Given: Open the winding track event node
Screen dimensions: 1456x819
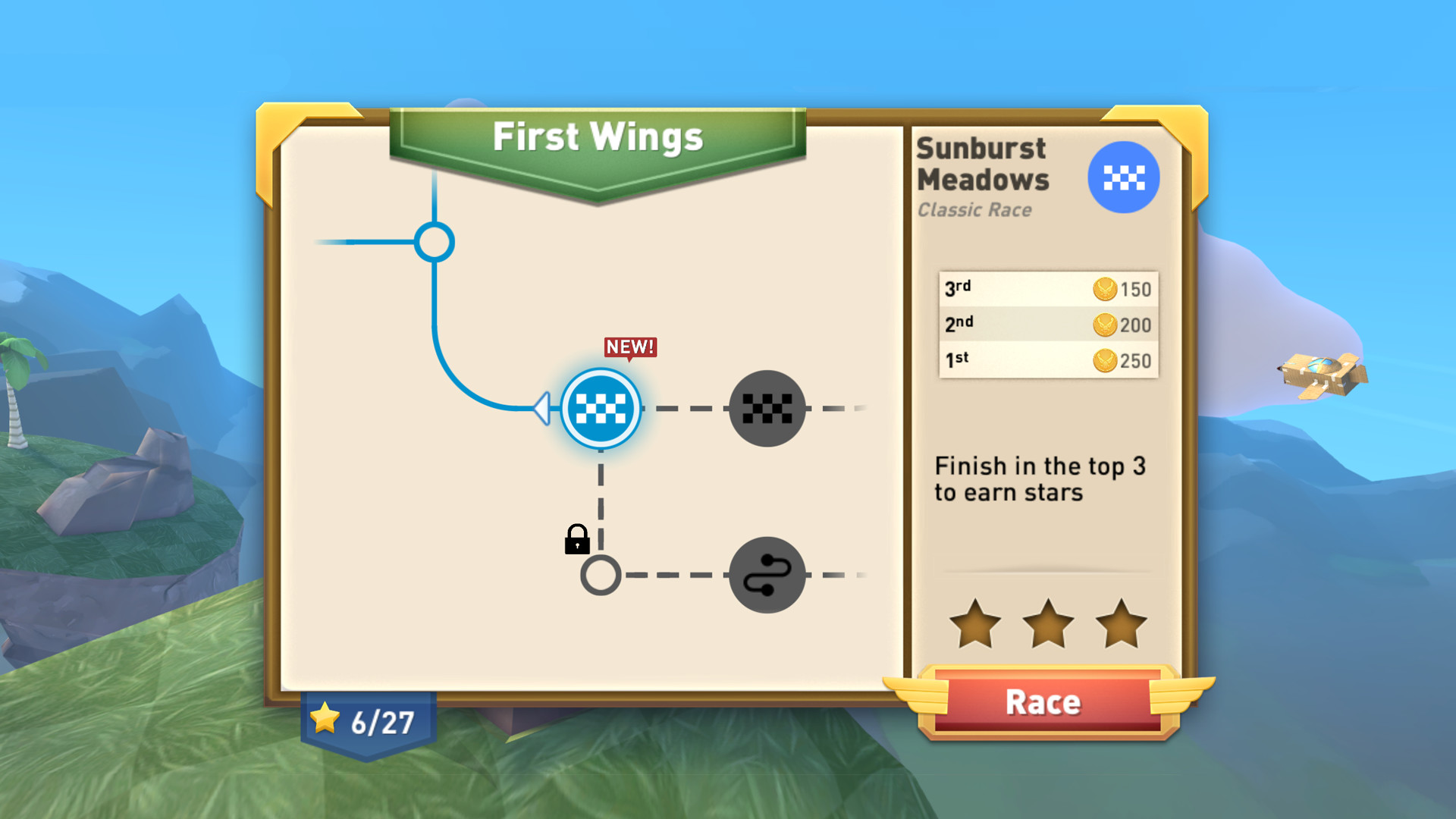Looking at the screenshot, I should pyautogui.click(x=767, y=574).
